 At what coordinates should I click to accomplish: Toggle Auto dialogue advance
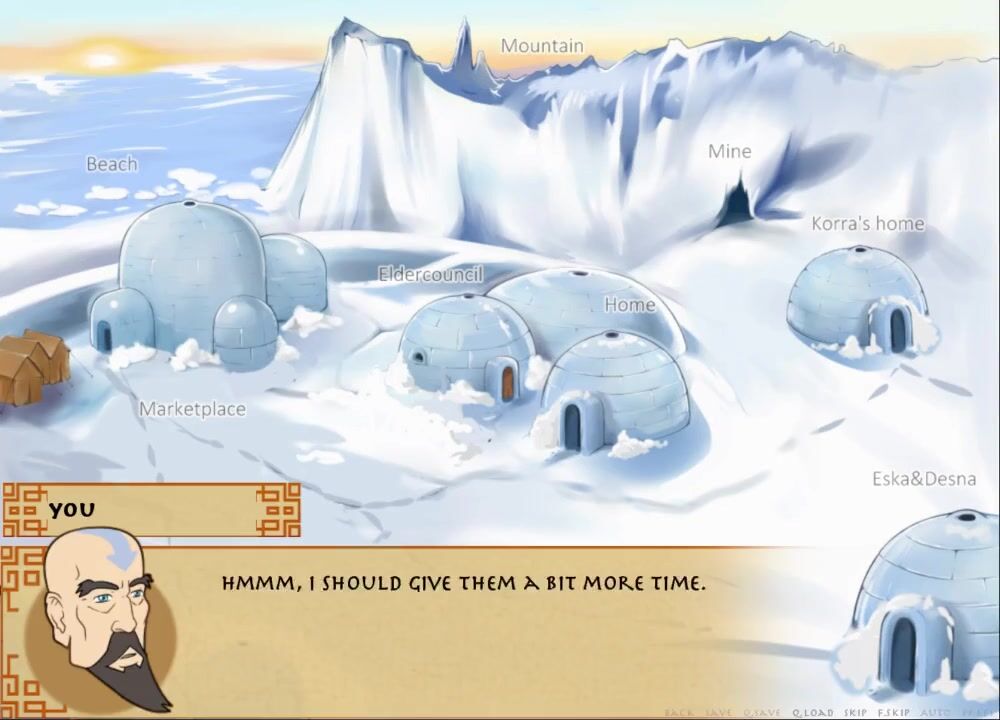934,713
